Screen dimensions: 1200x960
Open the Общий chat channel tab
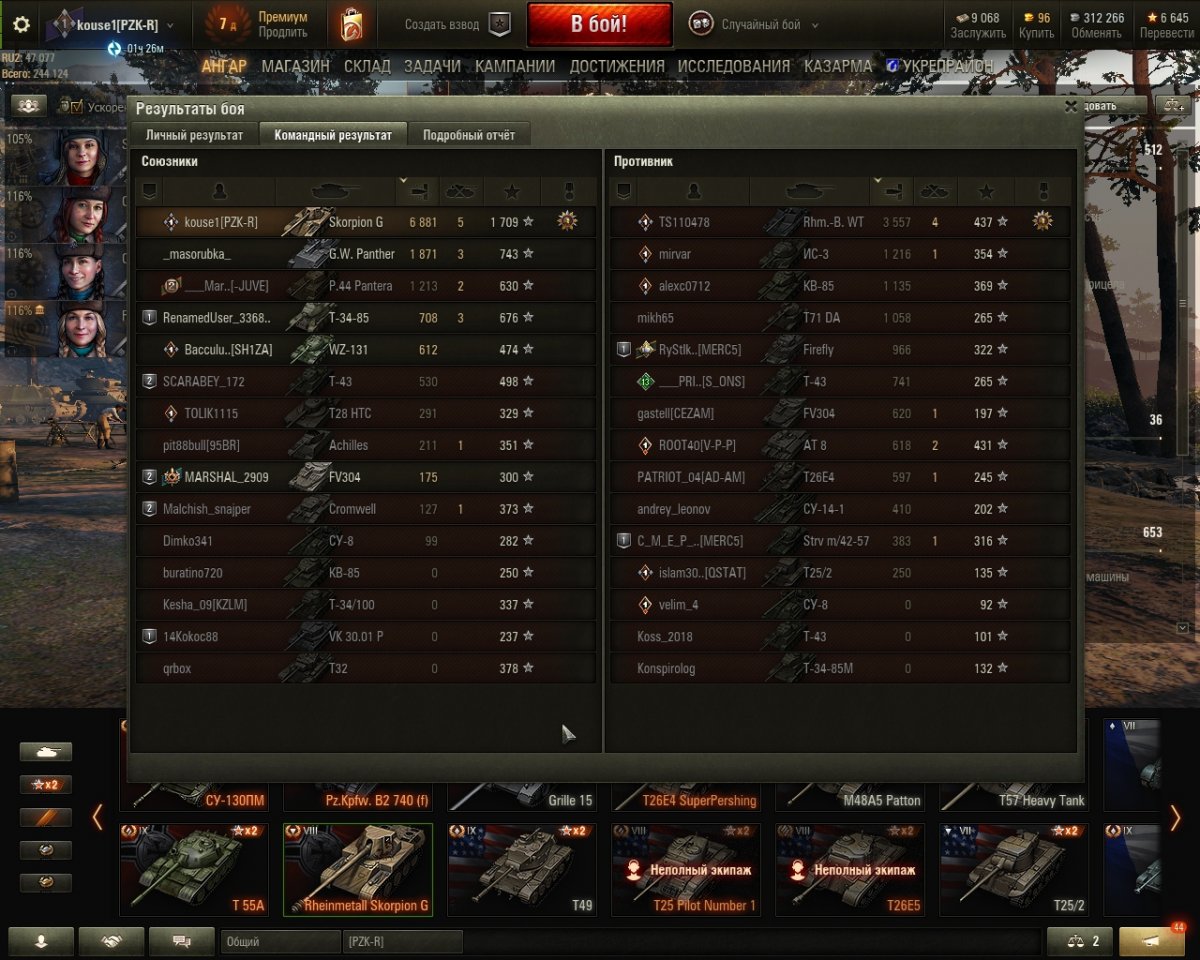click(x=279, y=942)
